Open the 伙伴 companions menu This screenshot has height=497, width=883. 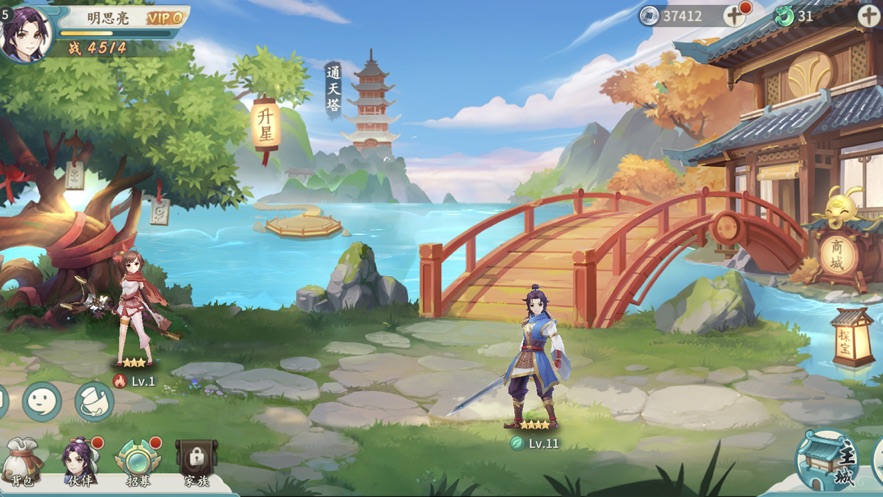80,462
